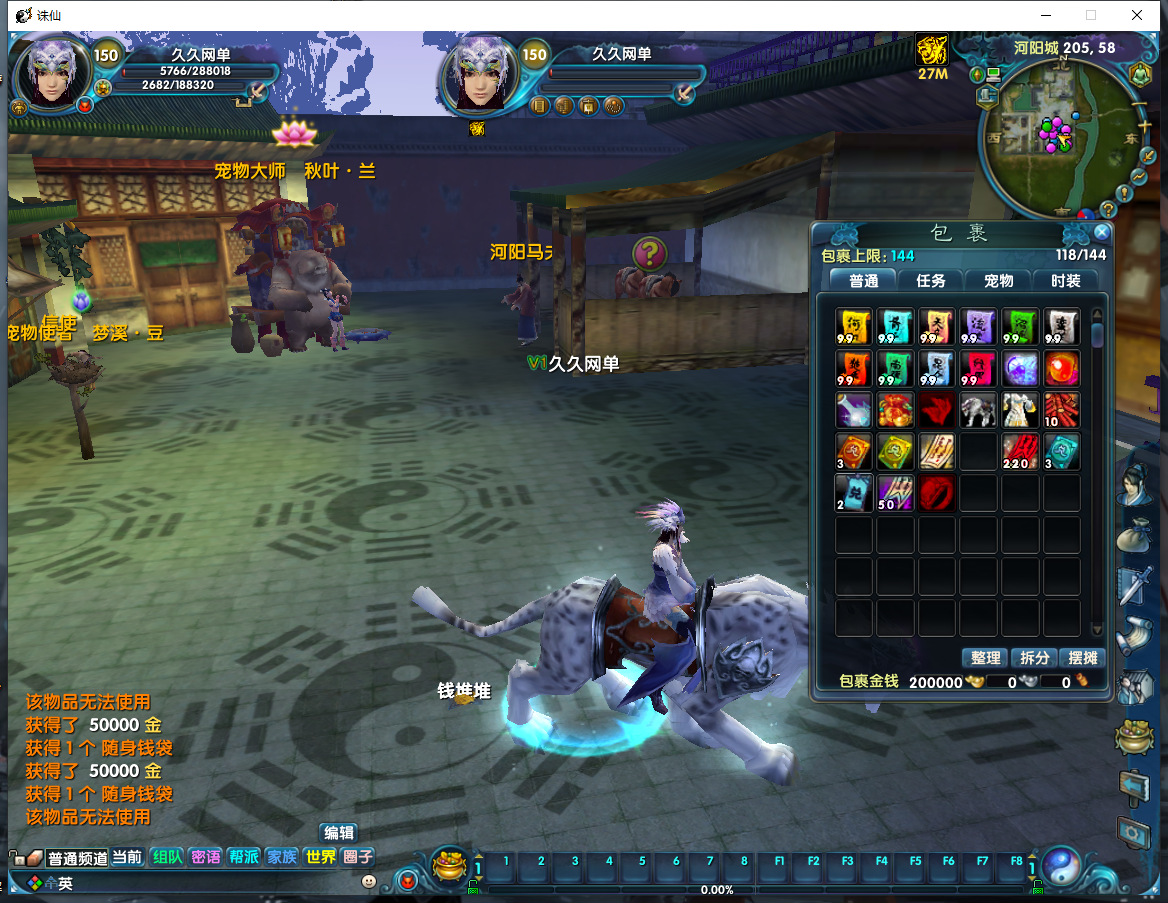Open the 组队 chat channel

pos(167,857)
